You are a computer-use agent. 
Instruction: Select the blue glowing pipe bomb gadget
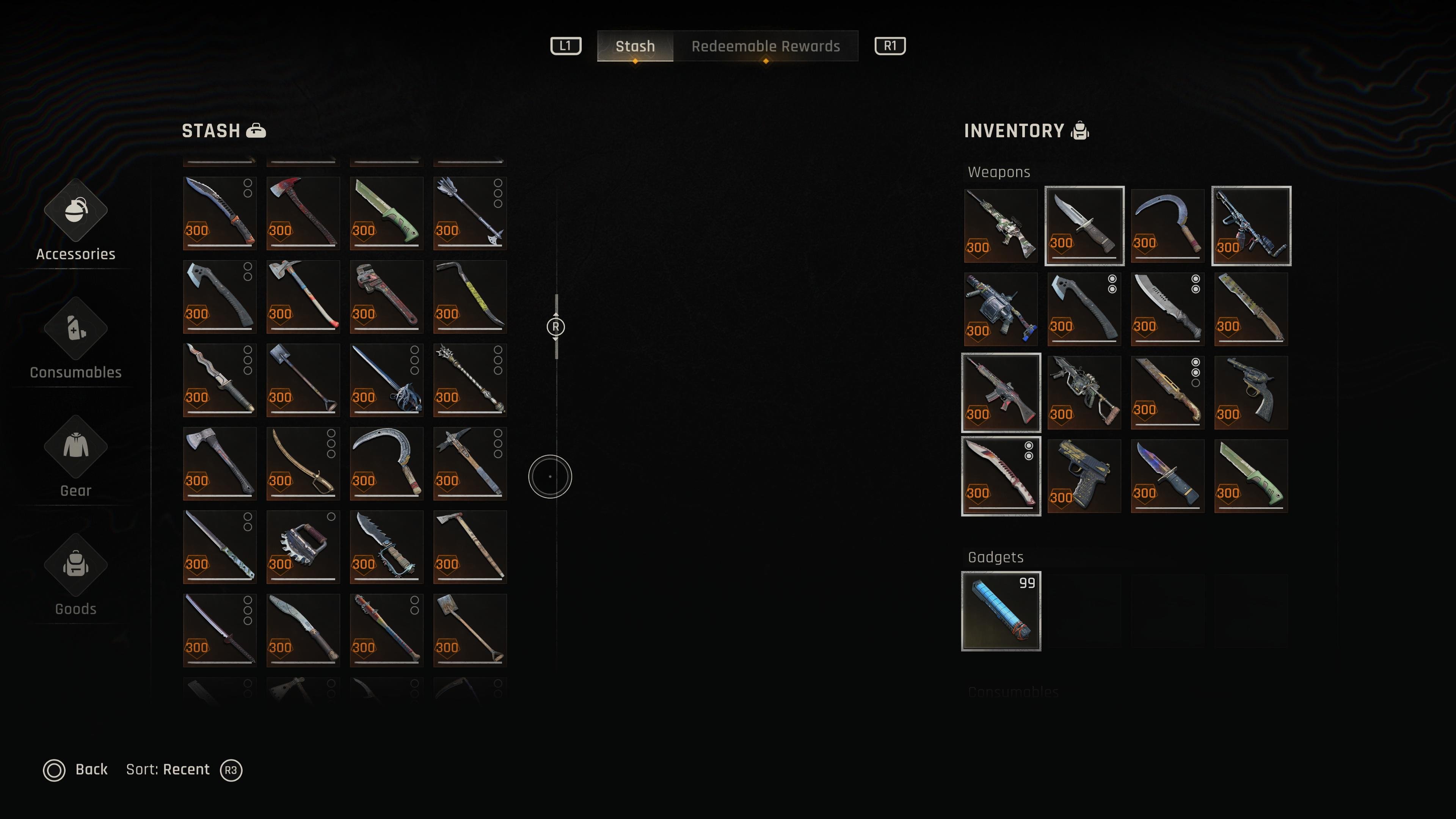pos(1001,611)
